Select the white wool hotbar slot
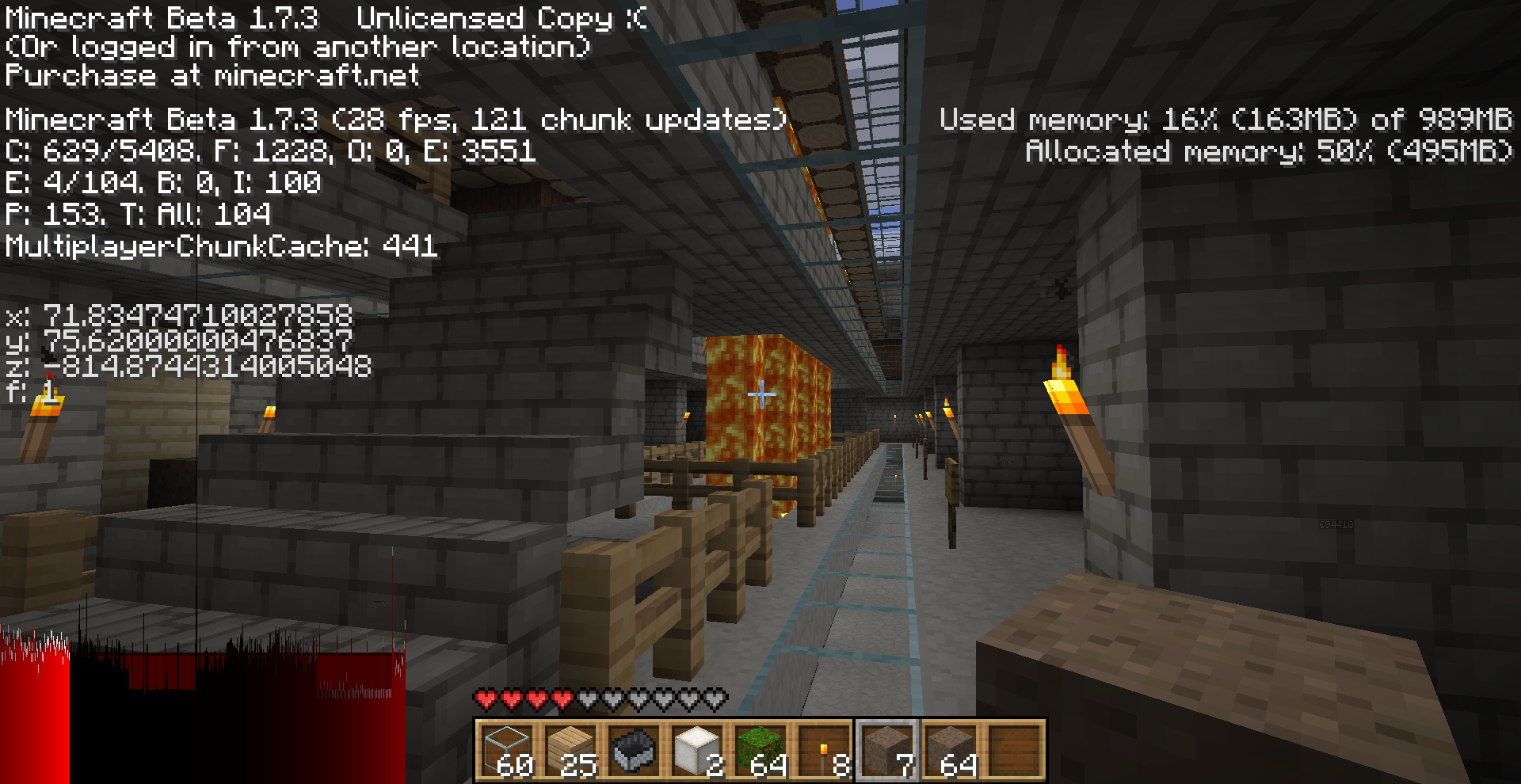Viewport: 1521px width, 784px height. 697,750
